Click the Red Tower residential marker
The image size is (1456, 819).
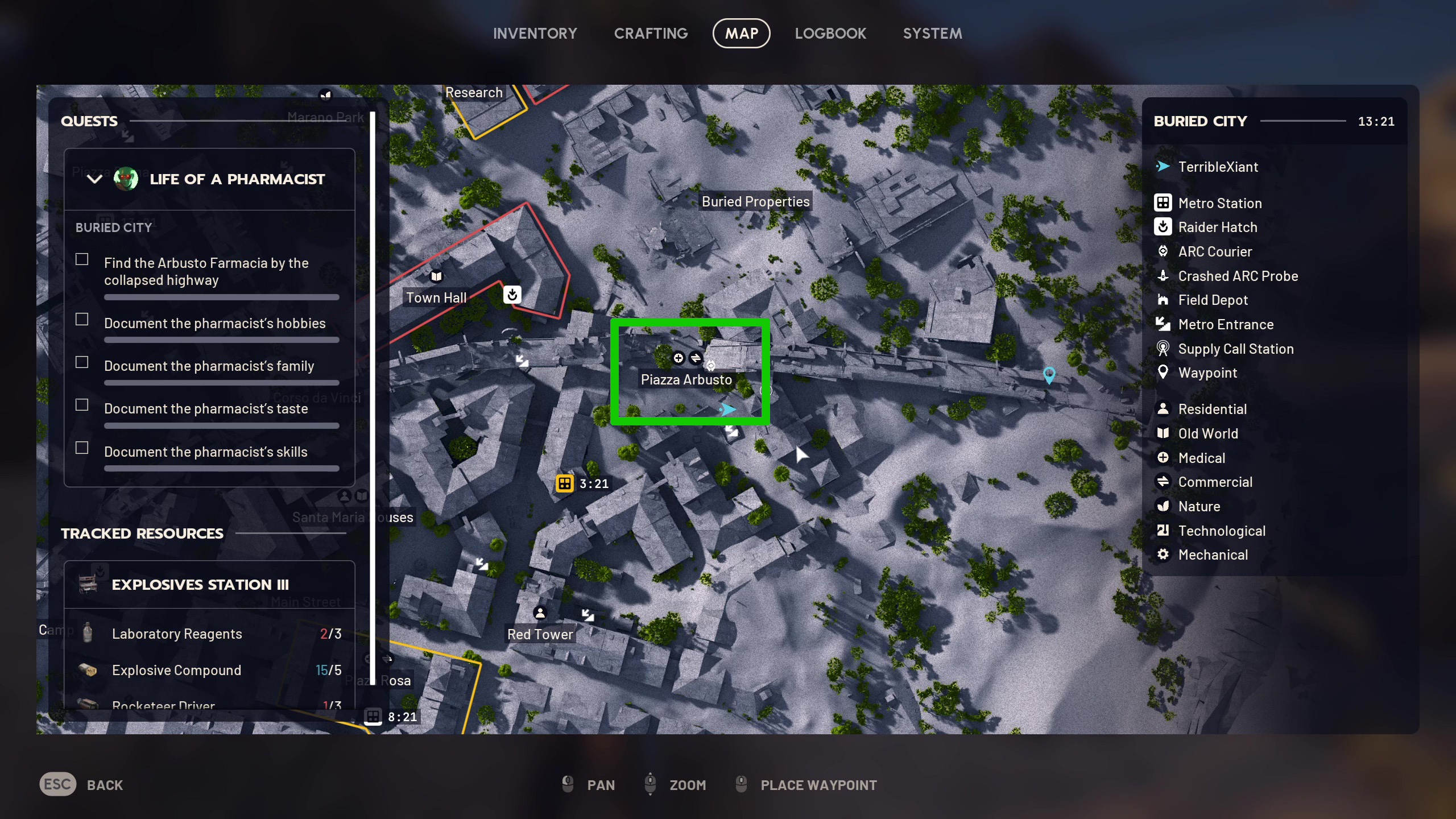540,613
